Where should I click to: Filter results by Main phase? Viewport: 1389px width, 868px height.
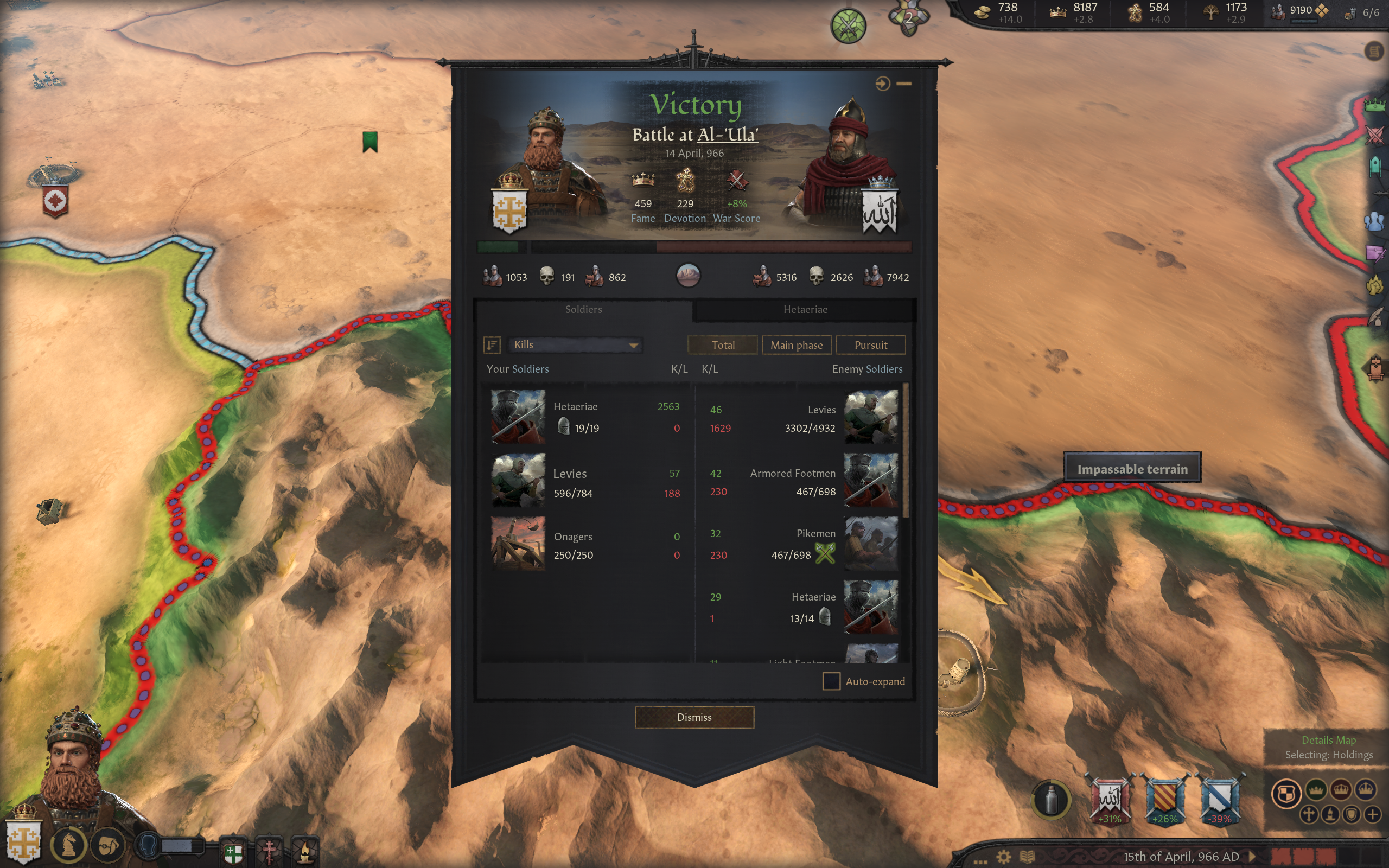[x=796, y=345]
